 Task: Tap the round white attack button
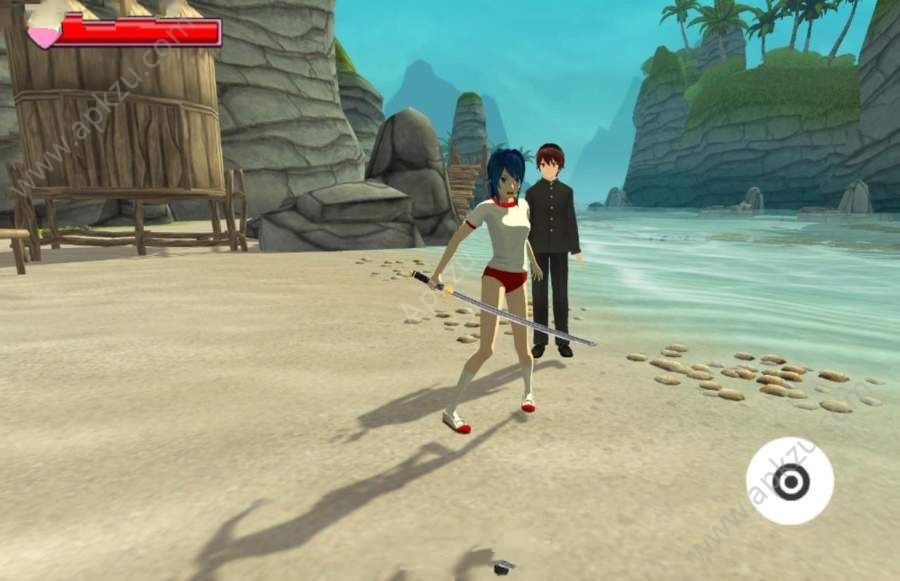tap(790, 481)
